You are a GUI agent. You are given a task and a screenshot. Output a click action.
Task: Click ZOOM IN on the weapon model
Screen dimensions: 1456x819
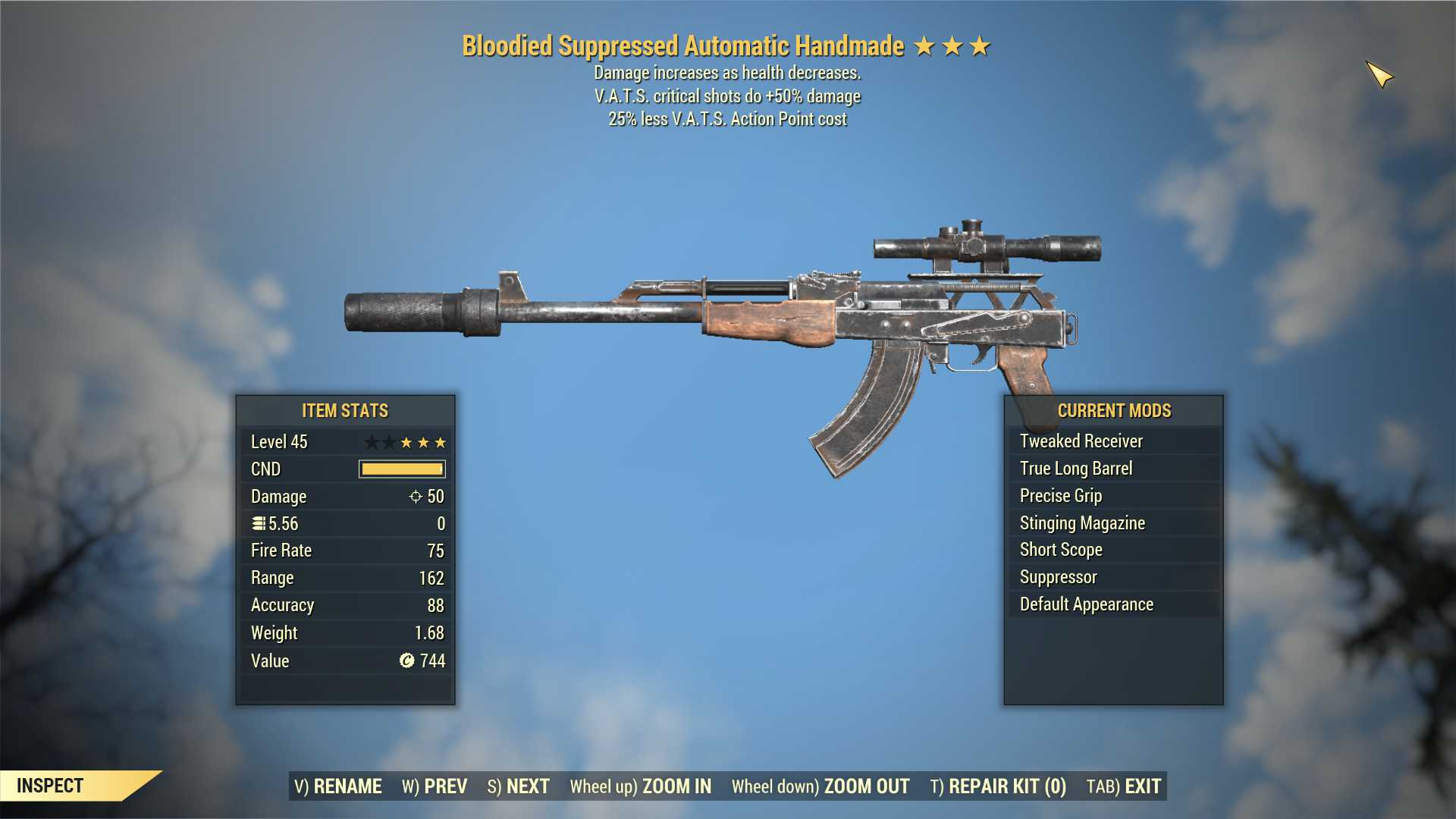pos(641,786)
